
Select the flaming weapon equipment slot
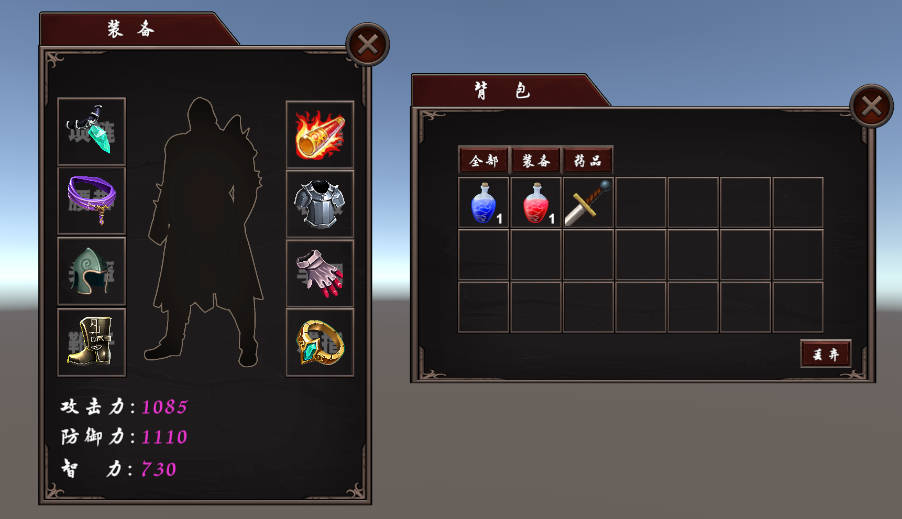click(x=319, y=134)
